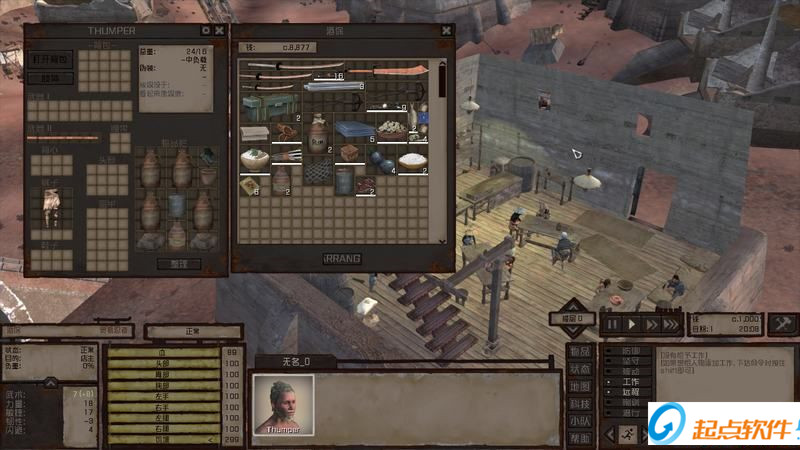Close the shop inventory window
Image resolution: width=800 pixels, height=450 pixels.
click(446, 31)
